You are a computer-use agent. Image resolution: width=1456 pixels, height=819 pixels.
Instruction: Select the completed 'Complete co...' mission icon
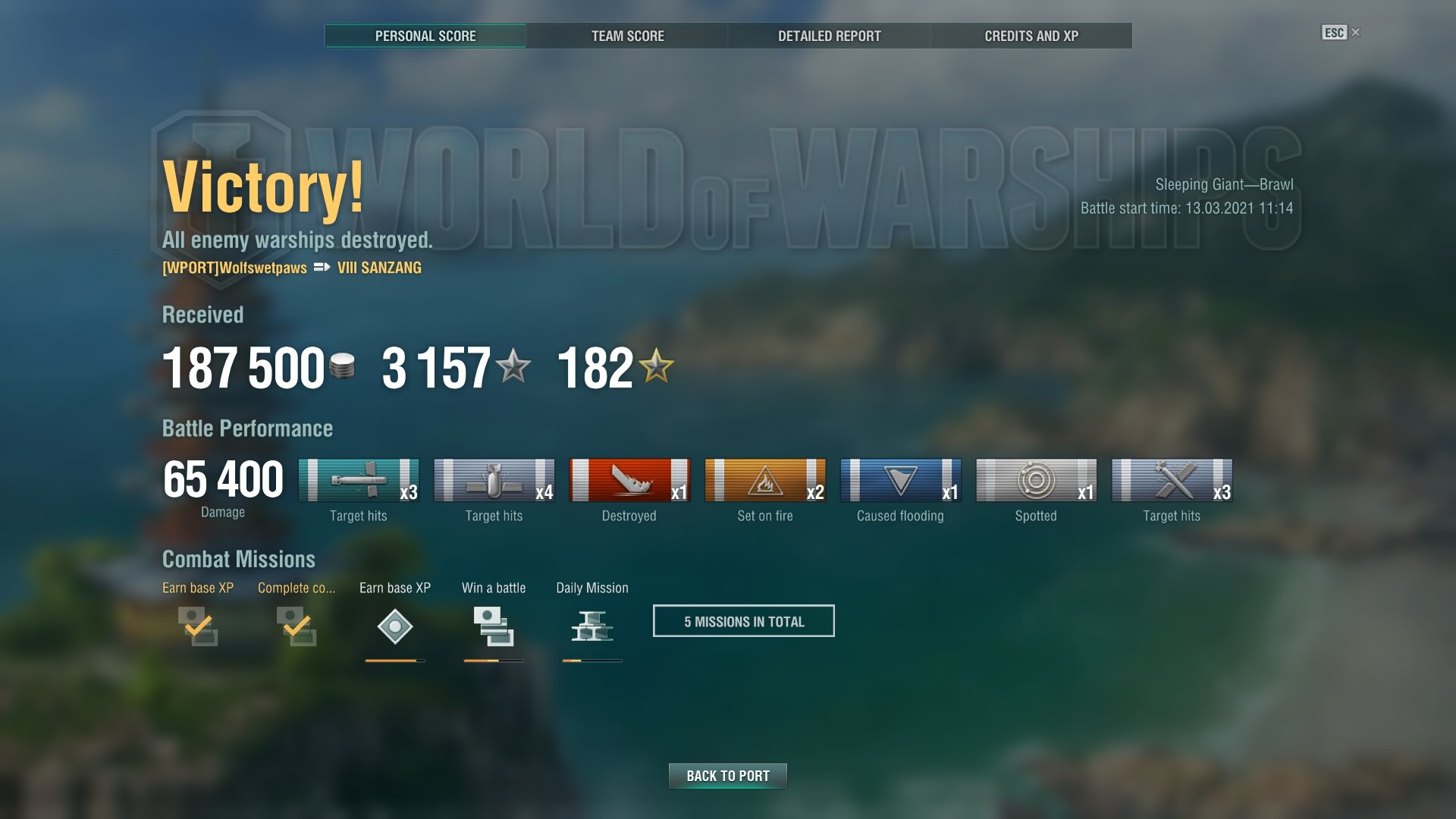point(297,626)
